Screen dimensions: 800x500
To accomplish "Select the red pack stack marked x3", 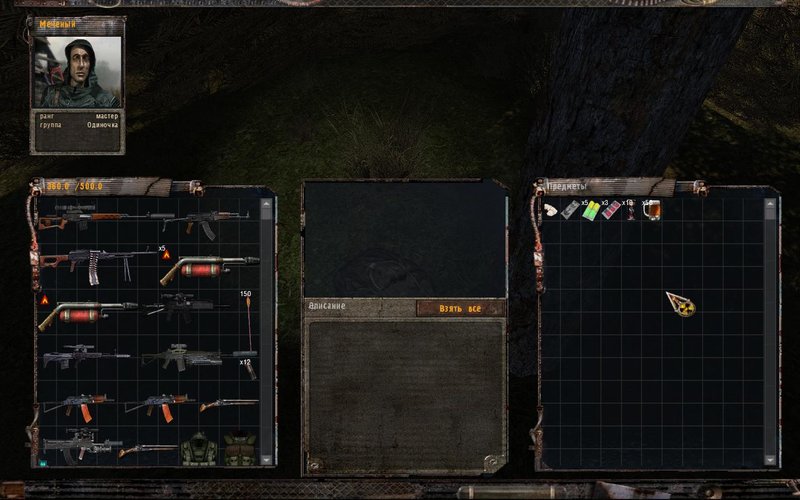I will 611,210.
